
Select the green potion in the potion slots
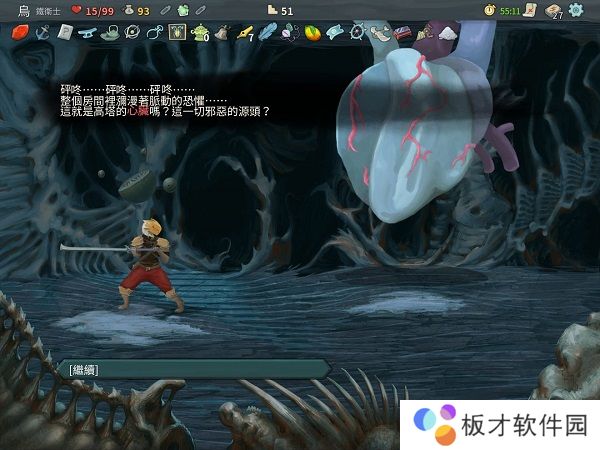[x=183, y=10]
